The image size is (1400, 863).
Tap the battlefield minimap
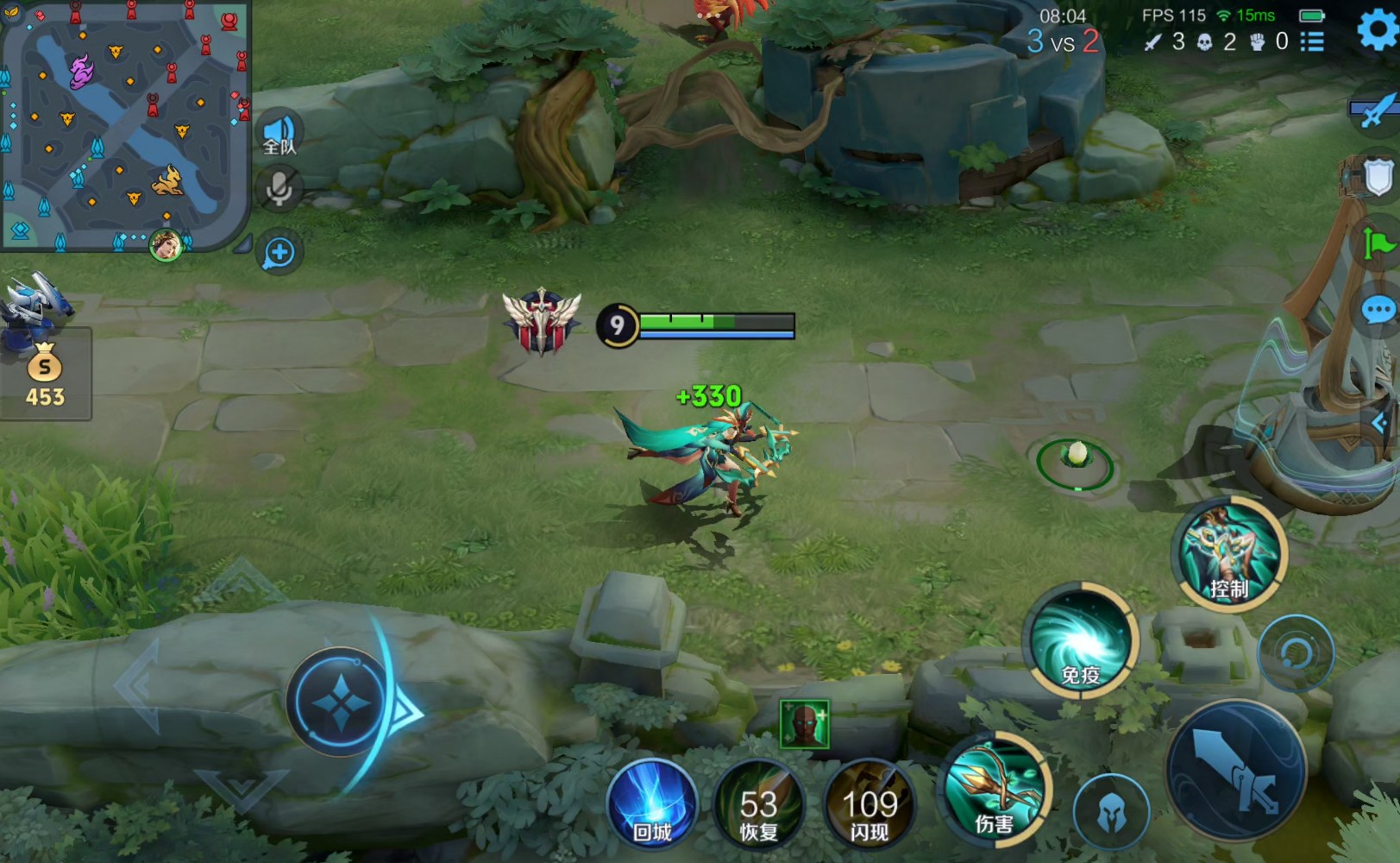125,125
